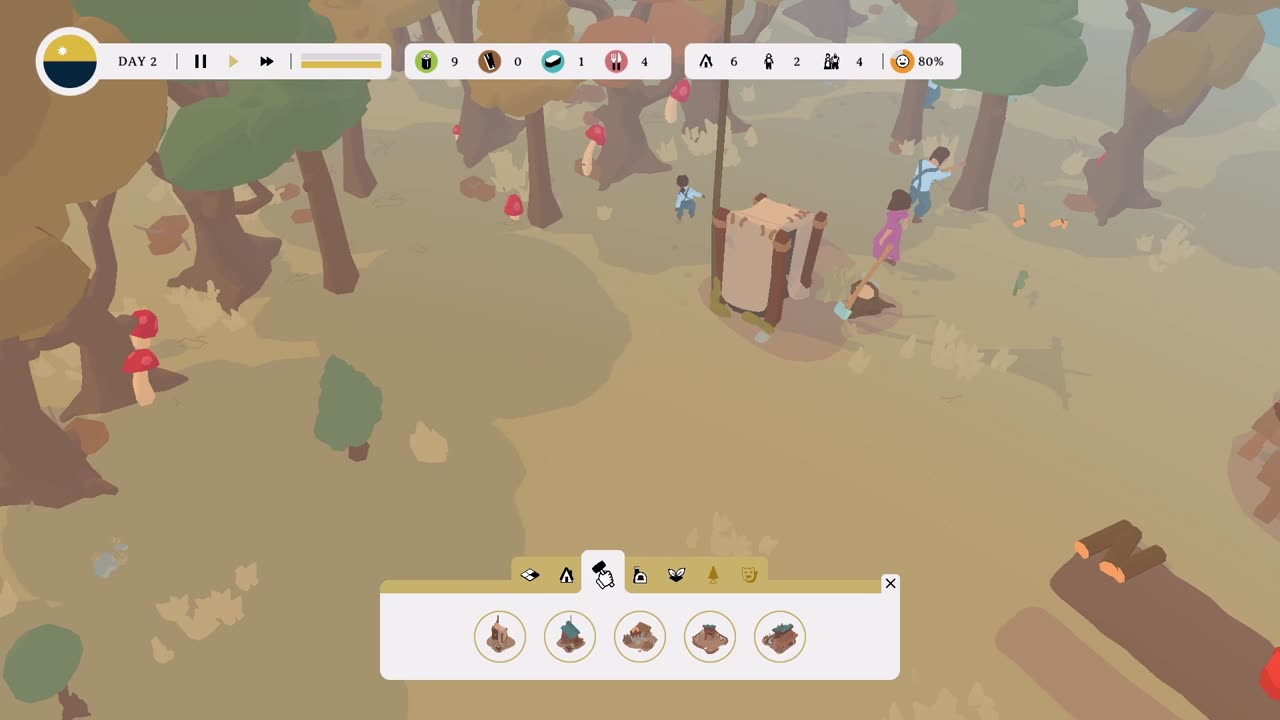Screen dimensions: 1280x720
Task: Switch to the tent housing tab
Action: point(567,575)
